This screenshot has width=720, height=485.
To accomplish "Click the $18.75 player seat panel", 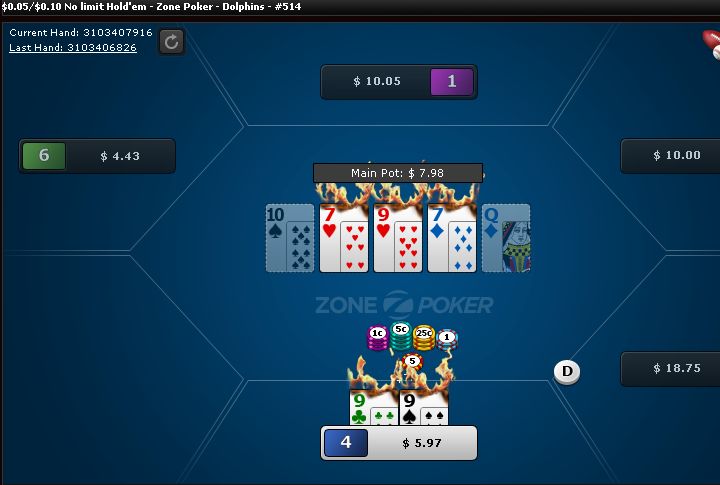I will (x=670, y=368).
